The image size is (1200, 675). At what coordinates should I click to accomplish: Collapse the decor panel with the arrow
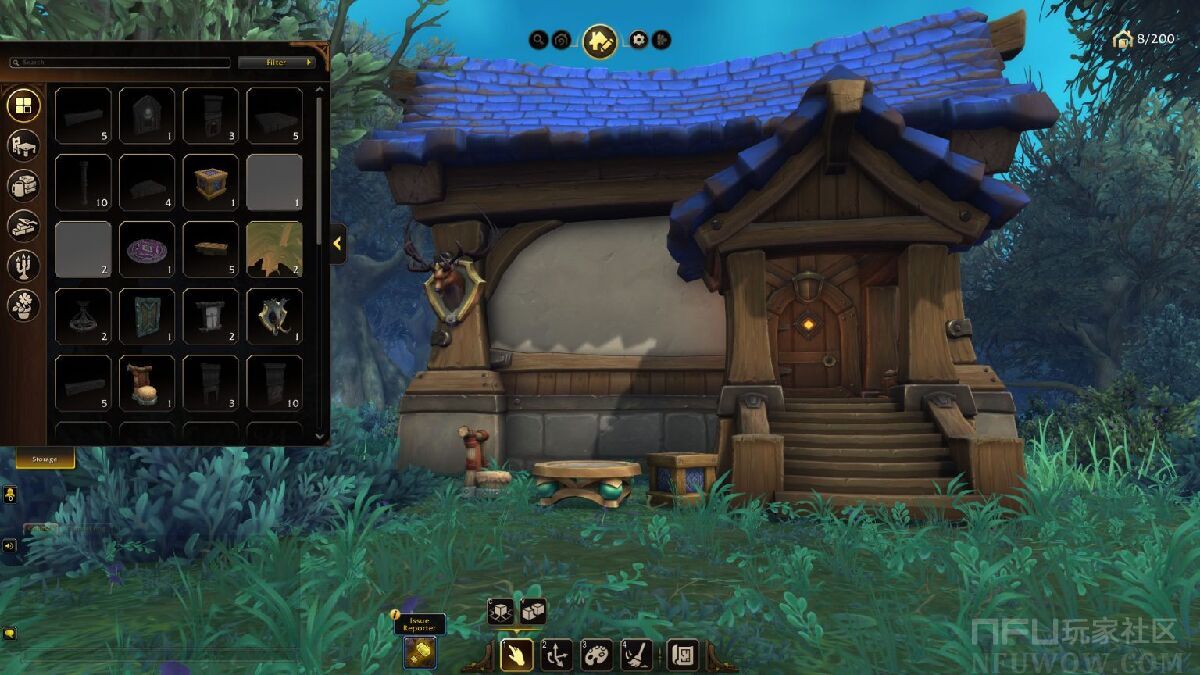coord(338,243)
